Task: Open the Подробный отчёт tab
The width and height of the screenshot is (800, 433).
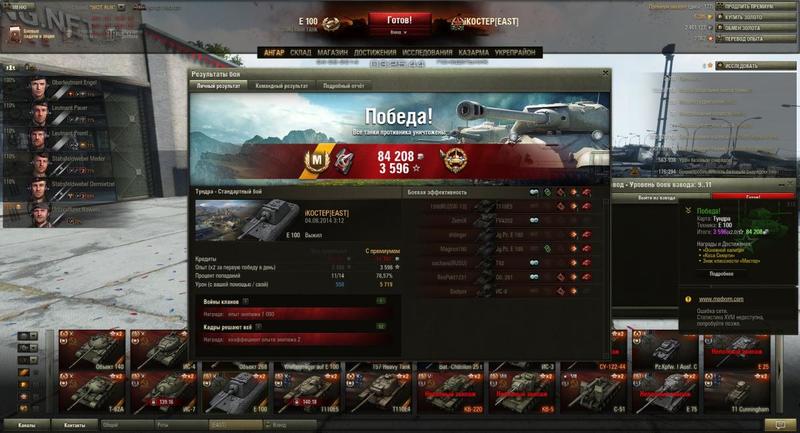Action: coord(342,86)
